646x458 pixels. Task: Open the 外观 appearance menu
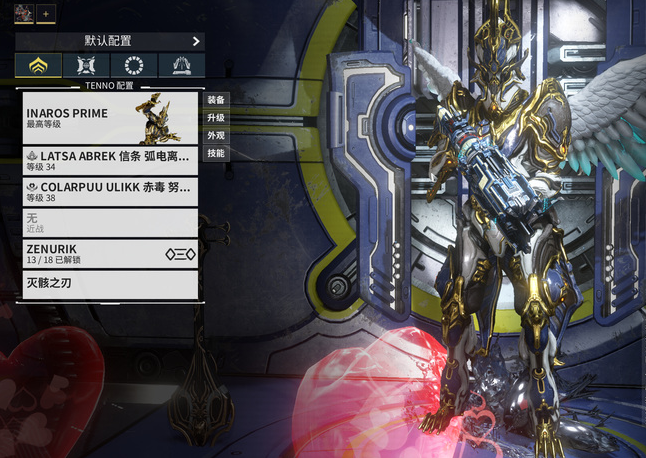coord(216,135)
